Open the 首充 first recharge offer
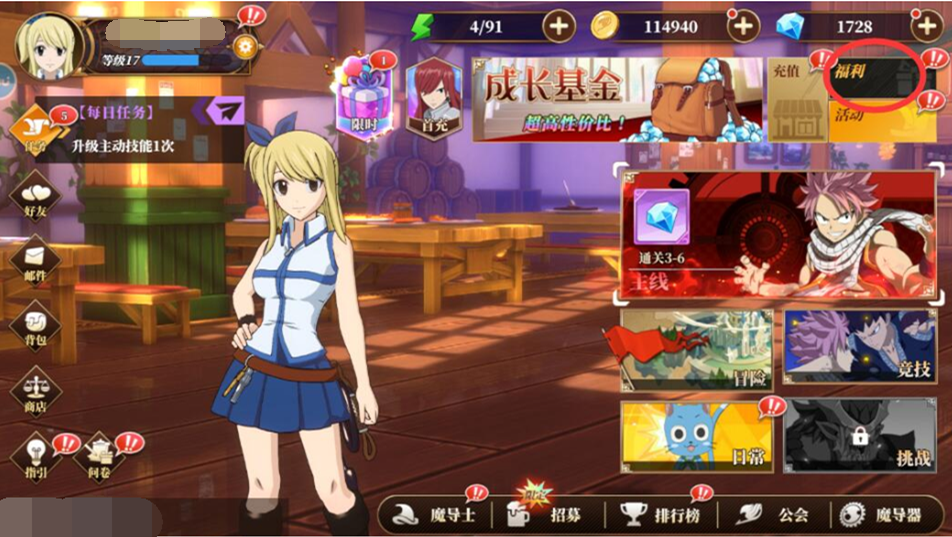Screen dimensions: 952x537 coord(433,98)
